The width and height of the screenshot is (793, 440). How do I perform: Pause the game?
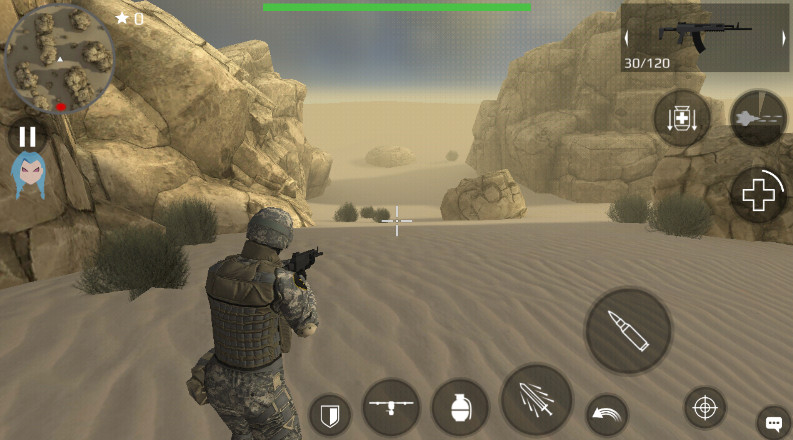point(27,137)
